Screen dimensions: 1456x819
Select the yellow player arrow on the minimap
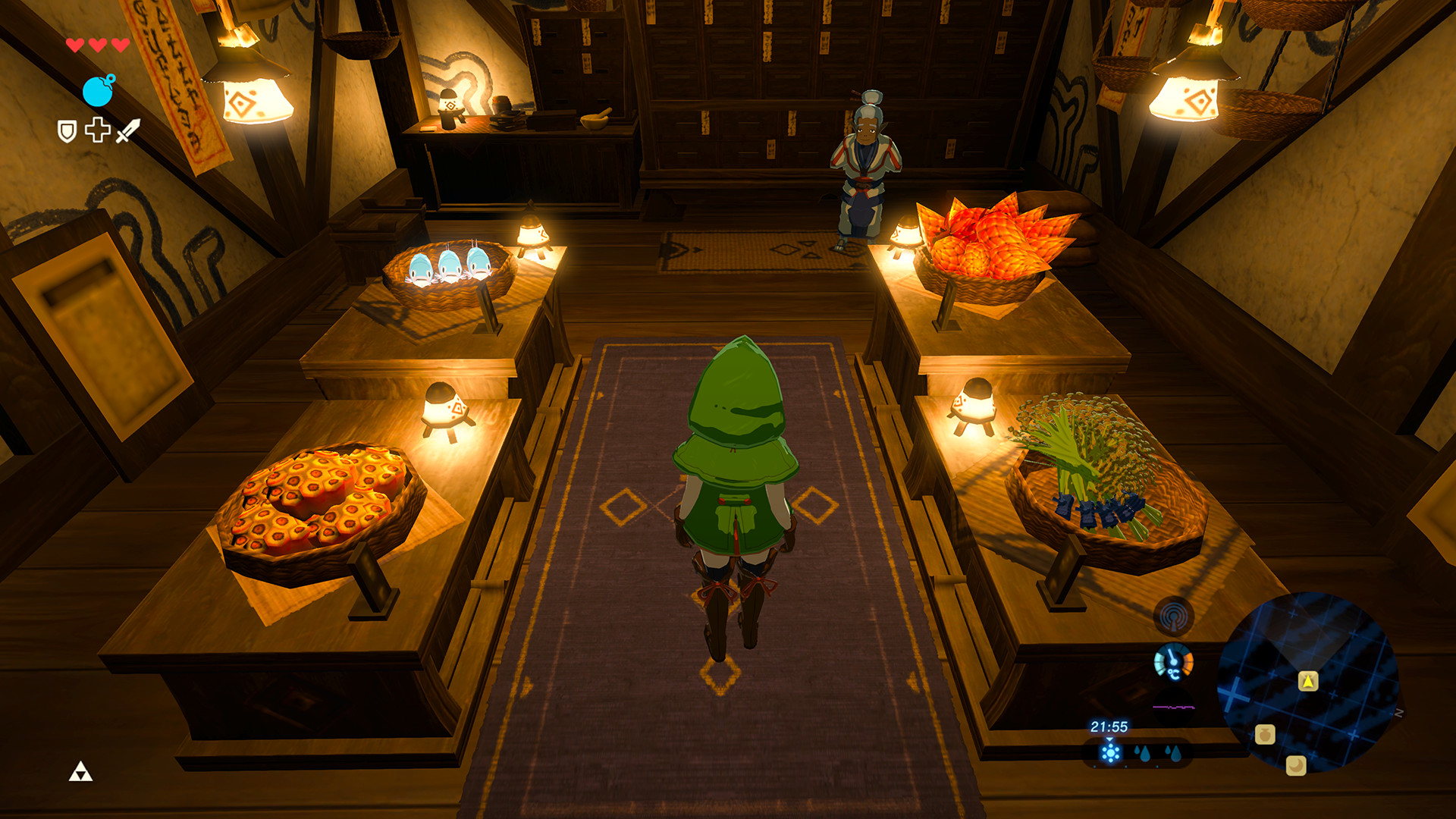pos(1308,682)
